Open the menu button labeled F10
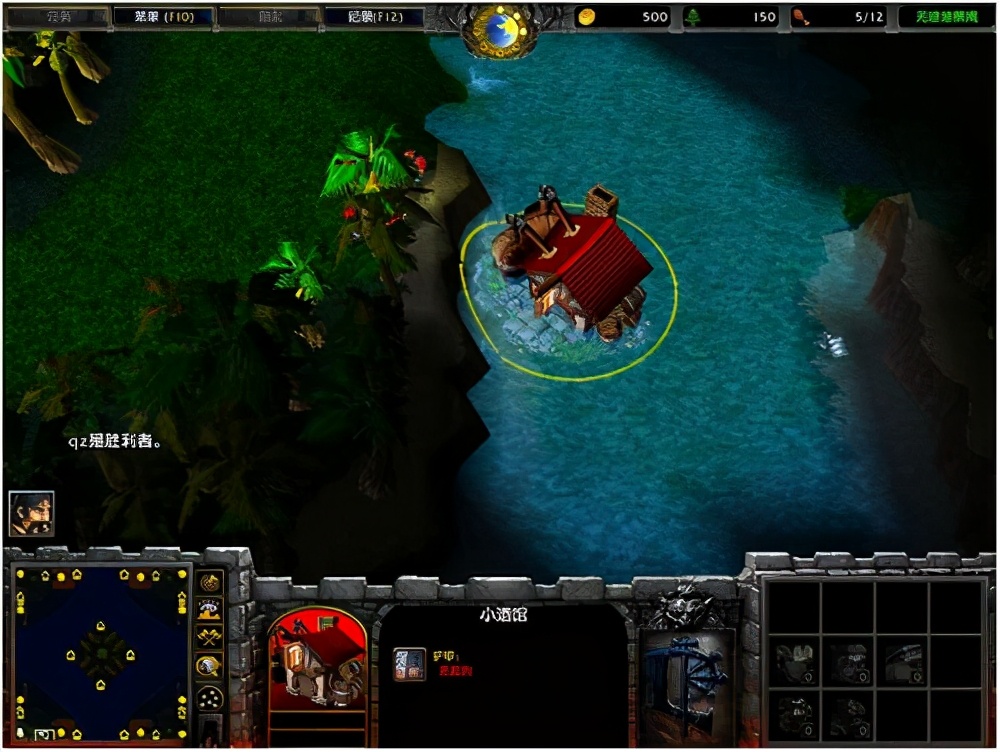Viewport: 1000px width, 752px height. click(163, 17)
